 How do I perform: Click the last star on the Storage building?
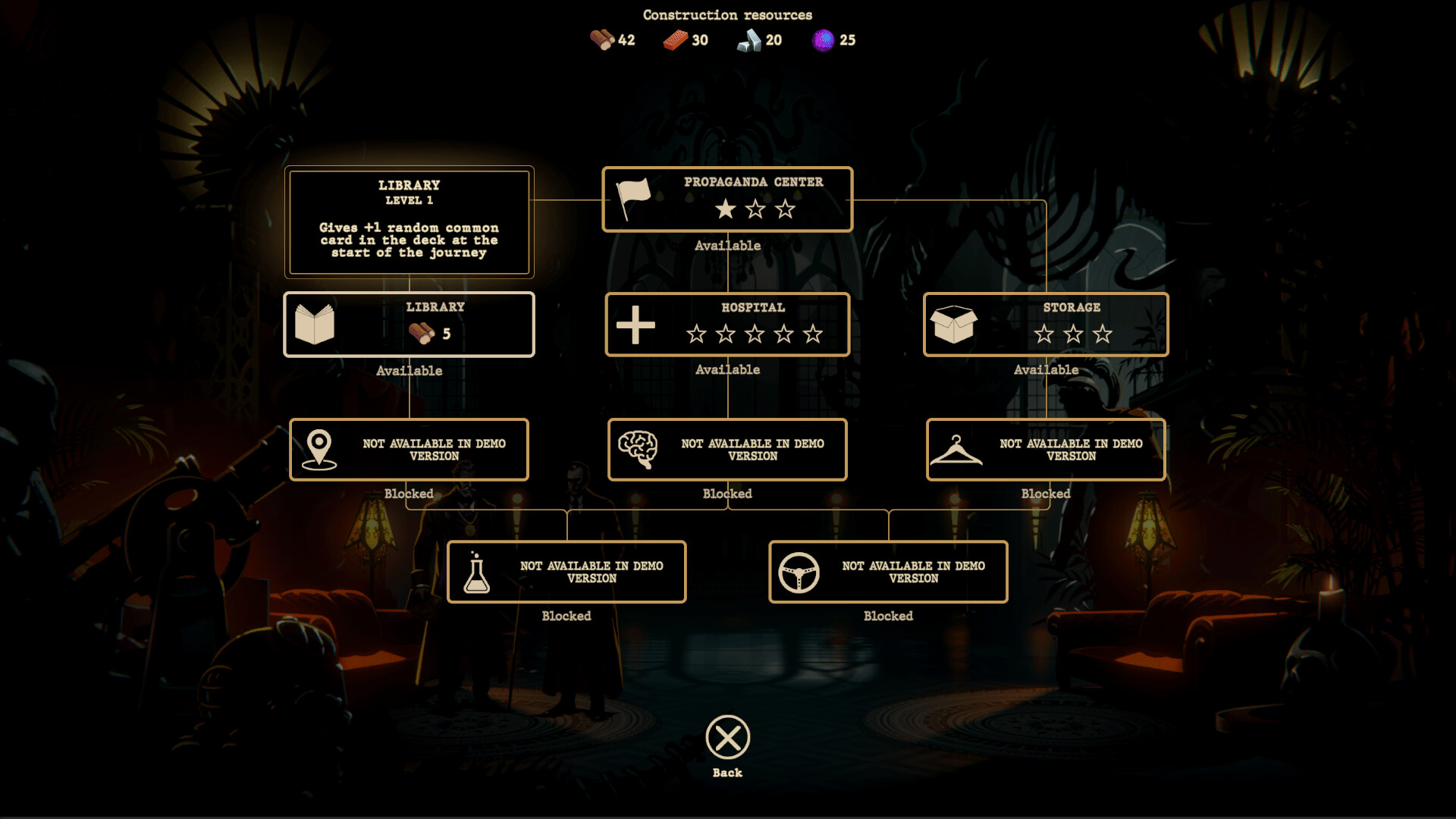coord(1100,333)
